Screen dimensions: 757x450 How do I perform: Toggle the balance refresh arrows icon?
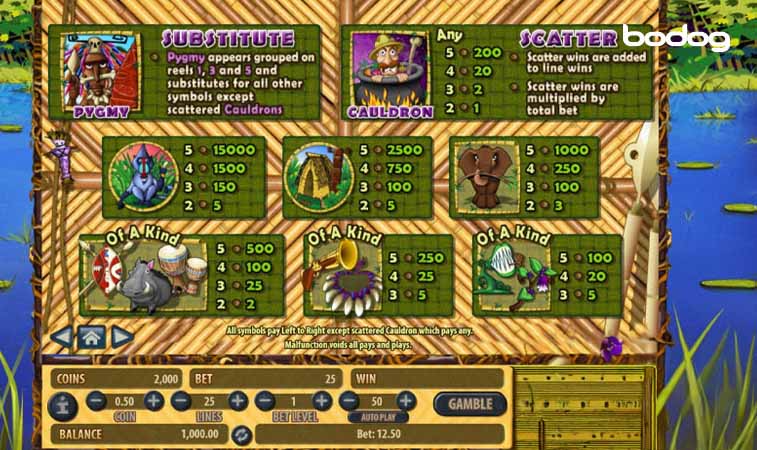tap(240, 434)
